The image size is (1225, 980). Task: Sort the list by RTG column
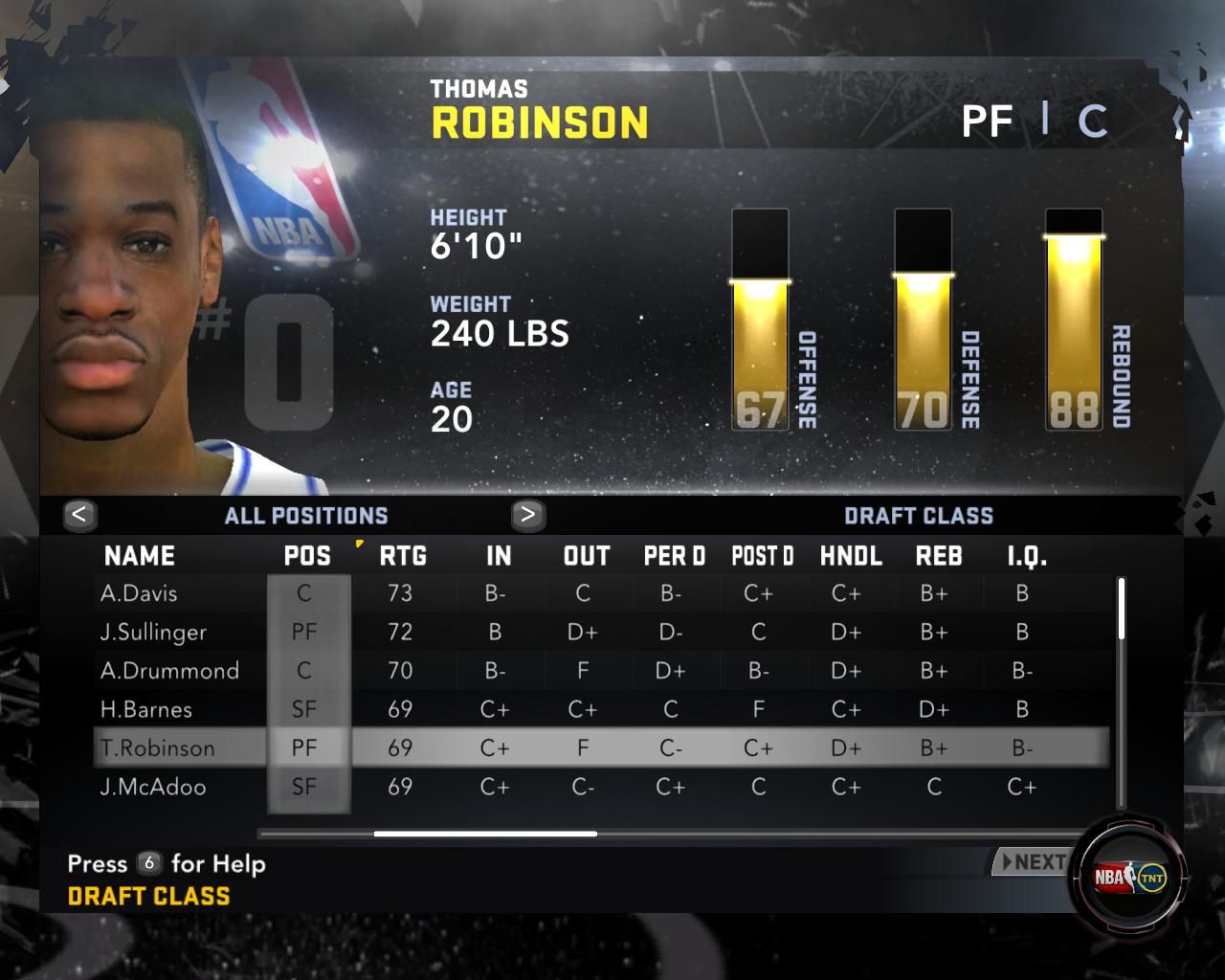[x=403, y=556]
